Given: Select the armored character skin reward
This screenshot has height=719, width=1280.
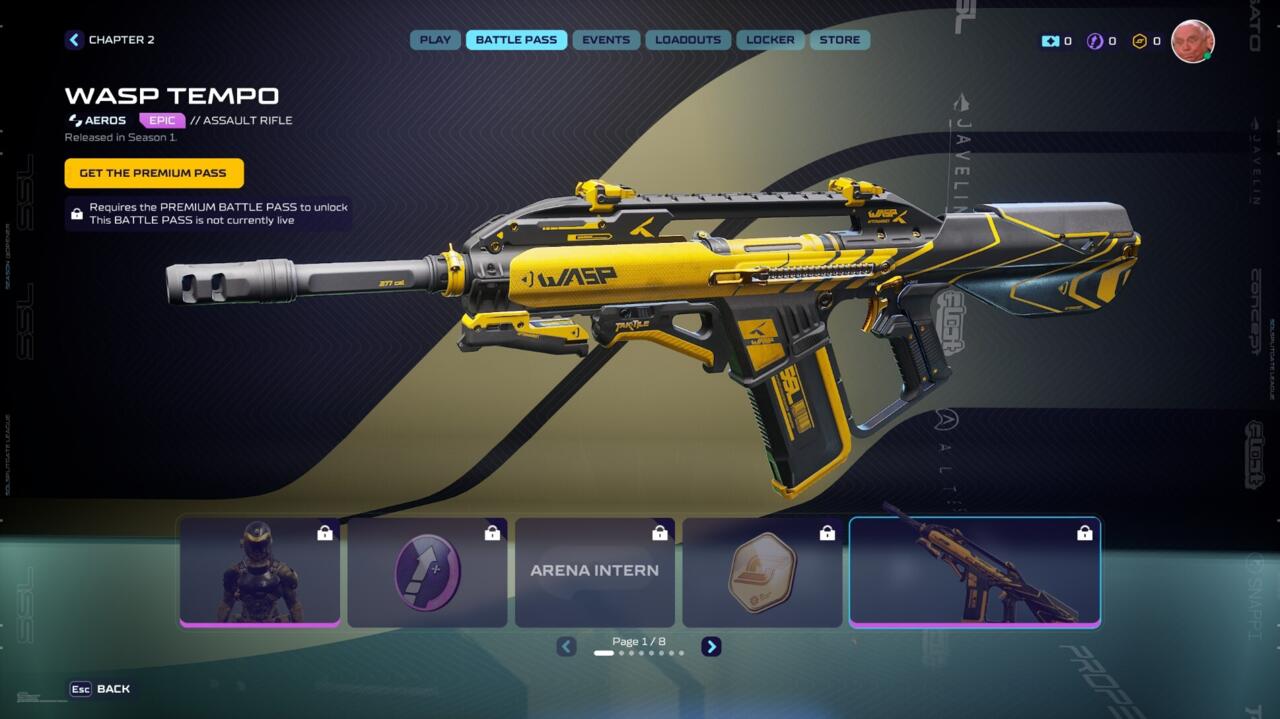Looking at the screenshot, I should pyautogui.click(x=260, y=572).
